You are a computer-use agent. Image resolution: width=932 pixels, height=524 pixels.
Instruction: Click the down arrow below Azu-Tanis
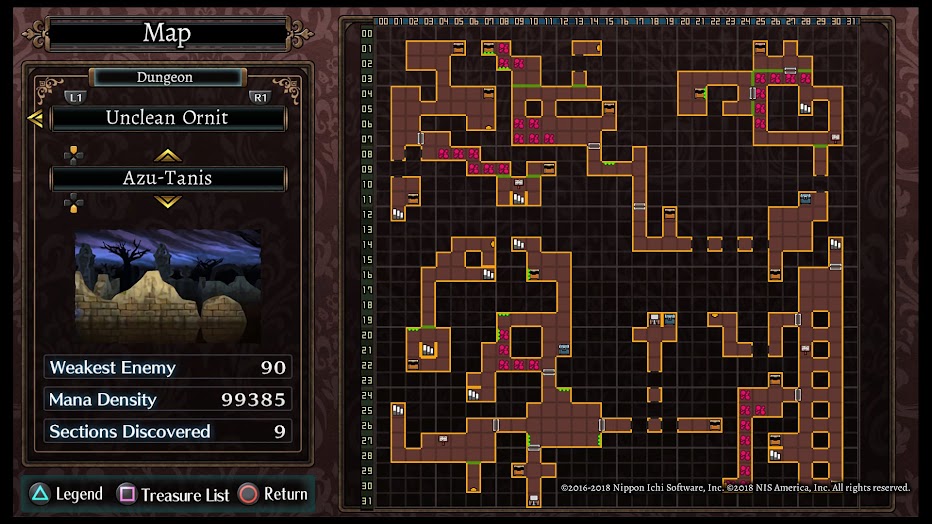tap(167, 202)
